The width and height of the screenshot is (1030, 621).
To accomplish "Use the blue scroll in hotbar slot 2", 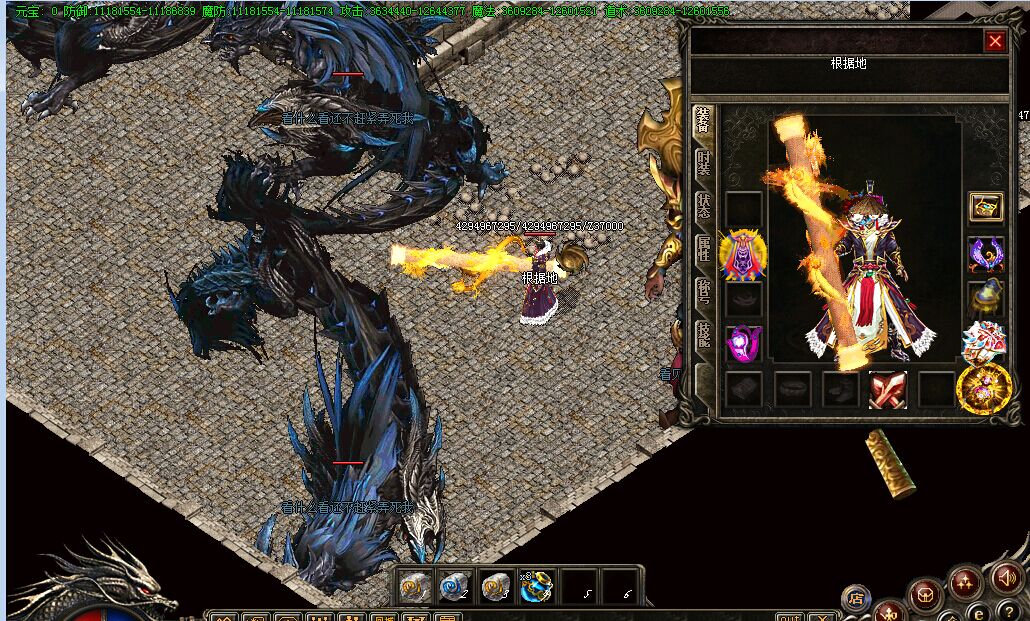I will pyautogui.click(x=455, y=587).
